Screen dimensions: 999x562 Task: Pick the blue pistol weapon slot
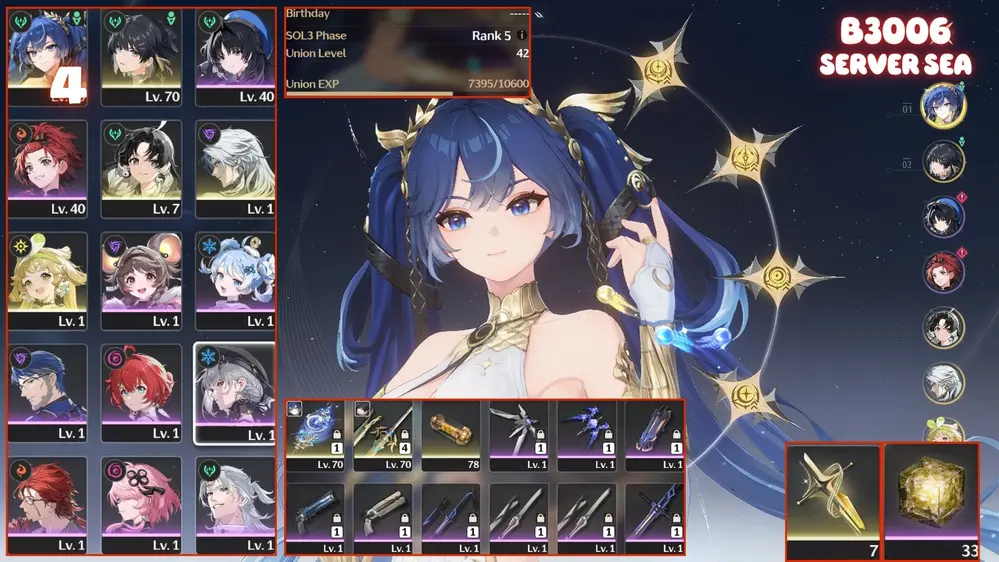[x=315, y=515]
